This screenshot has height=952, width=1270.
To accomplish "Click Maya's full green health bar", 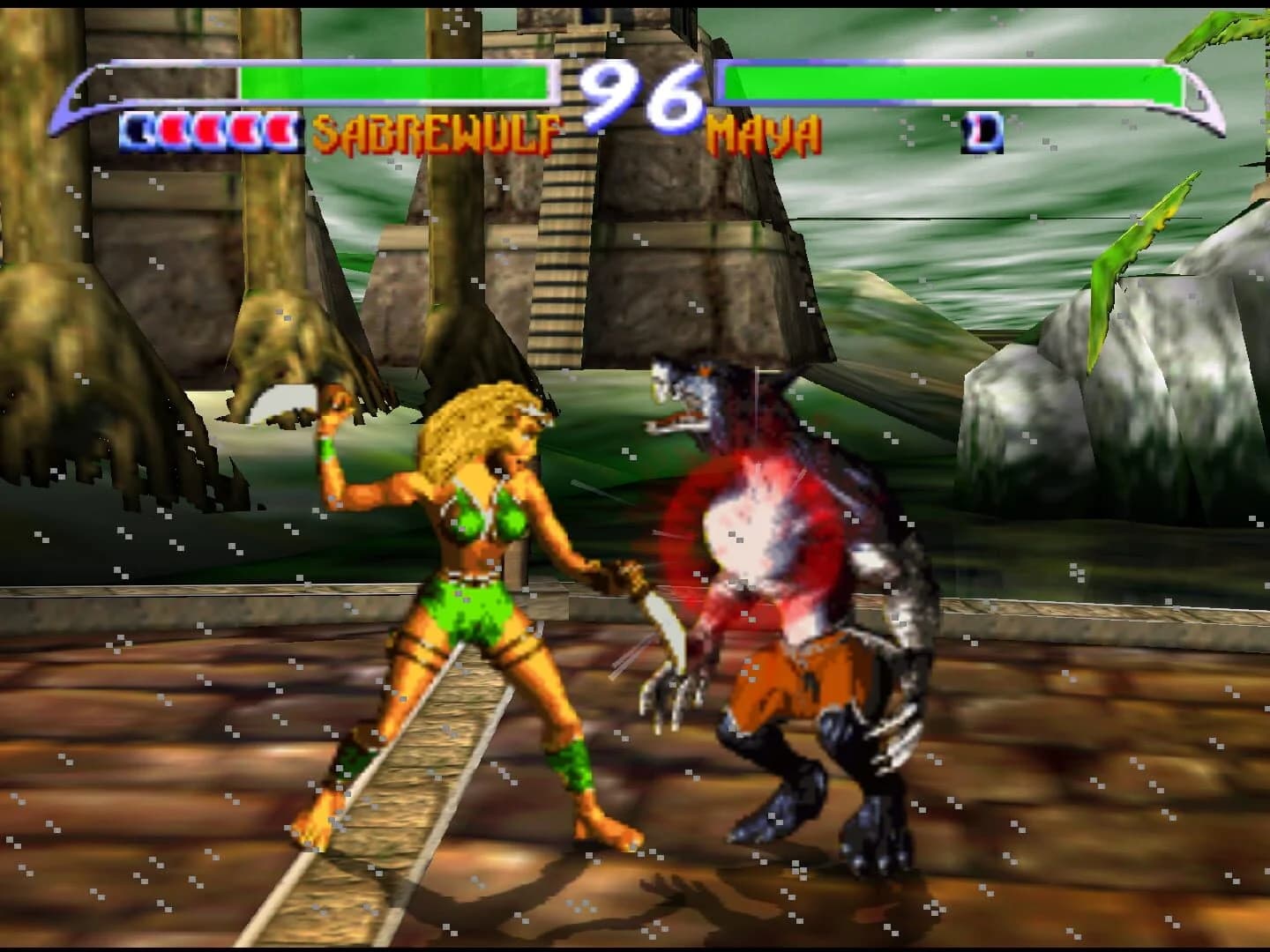I will tap(952, 80).
